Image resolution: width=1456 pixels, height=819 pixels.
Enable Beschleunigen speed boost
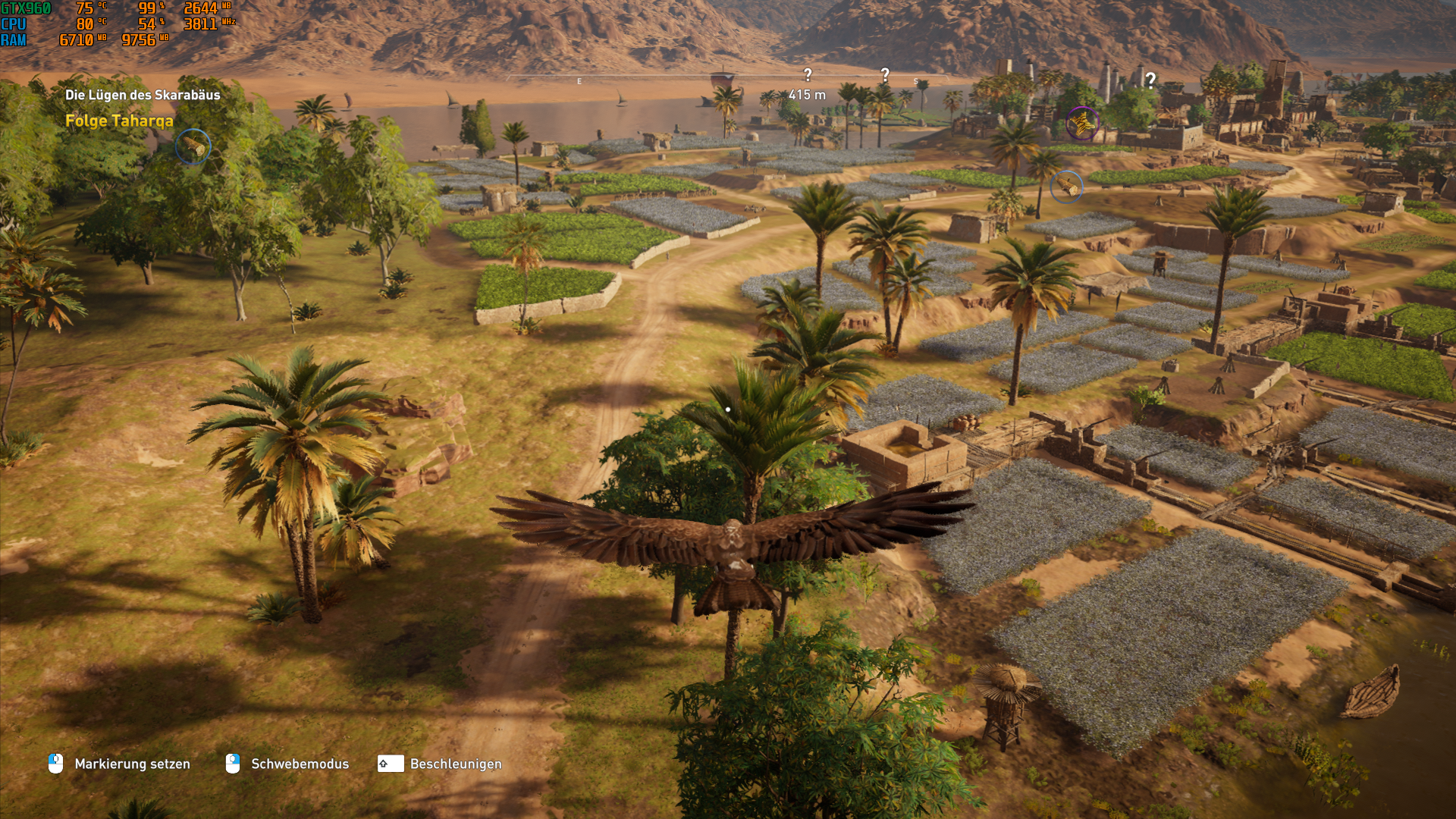click(456, 764)
